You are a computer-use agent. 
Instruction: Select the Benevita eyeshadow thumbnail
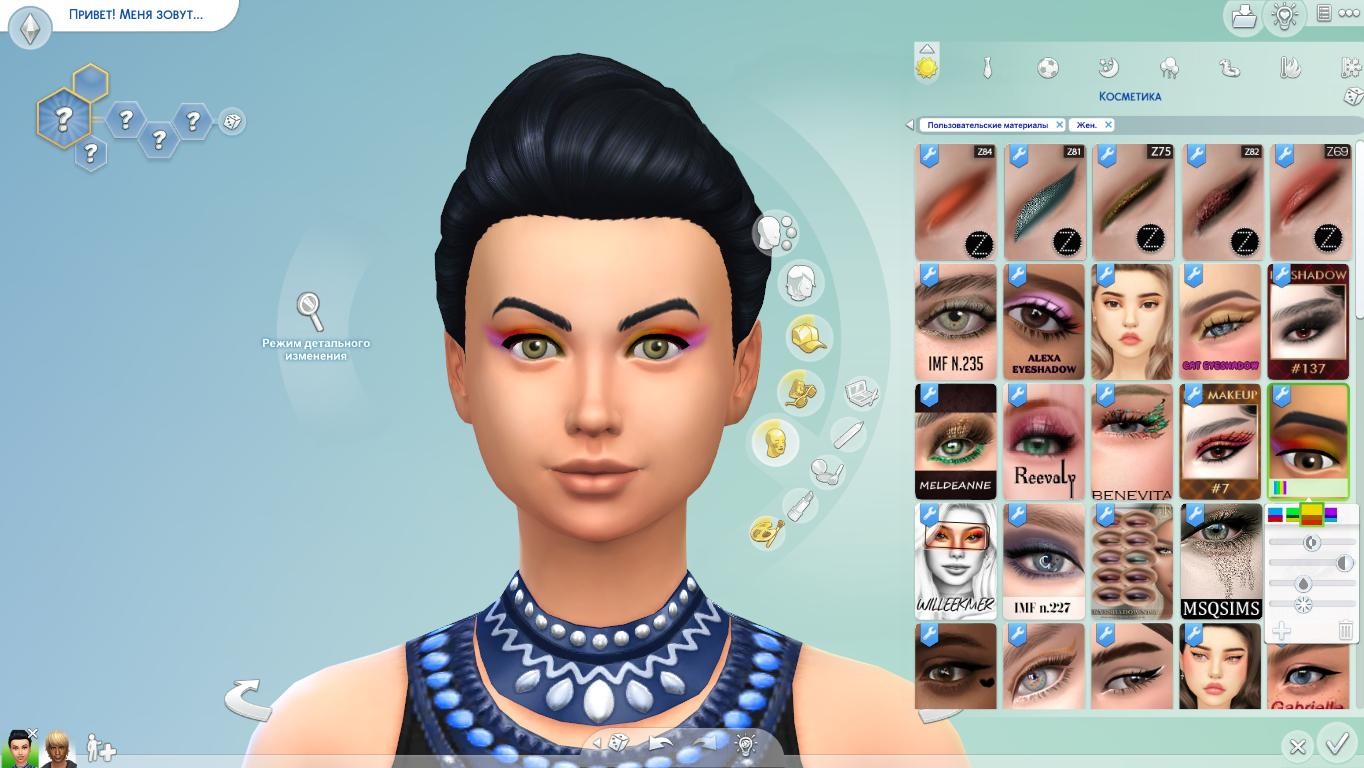1132,441
